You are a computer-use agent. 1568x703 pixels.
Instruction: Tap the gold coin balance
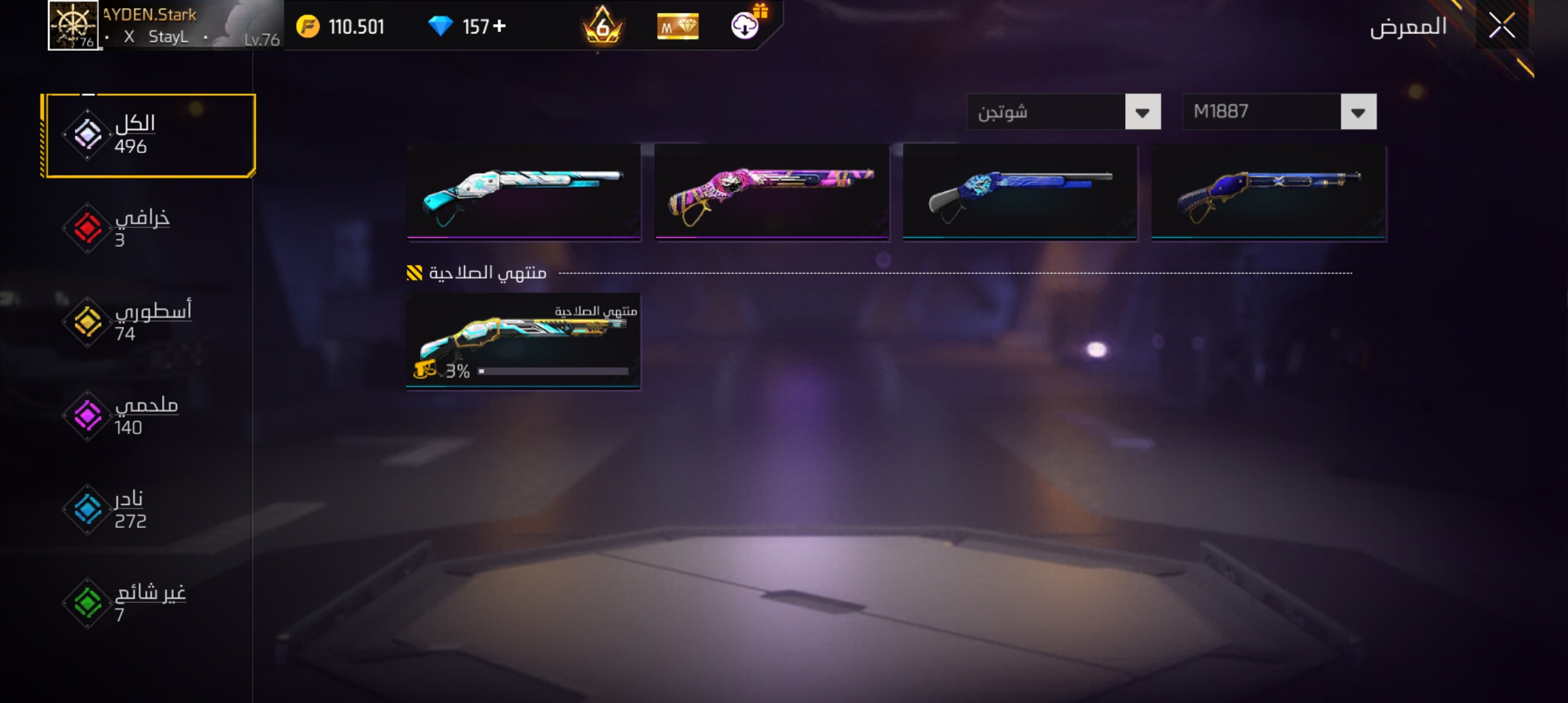click(x=341, y=27)
